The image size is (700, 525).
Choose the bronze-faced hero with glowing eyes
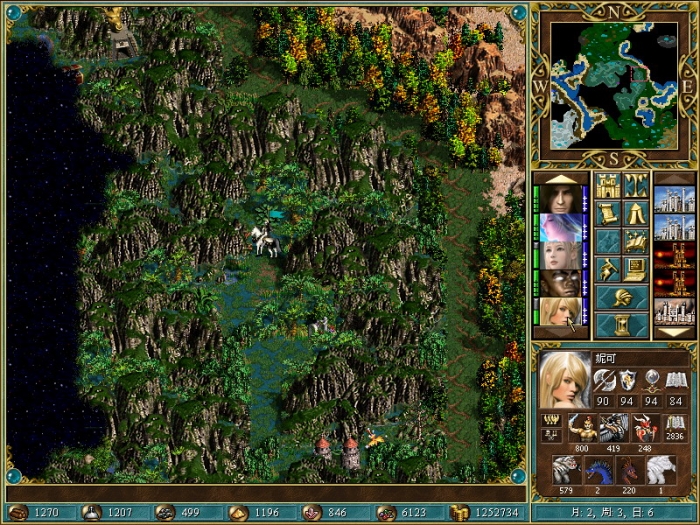[560, 283]
